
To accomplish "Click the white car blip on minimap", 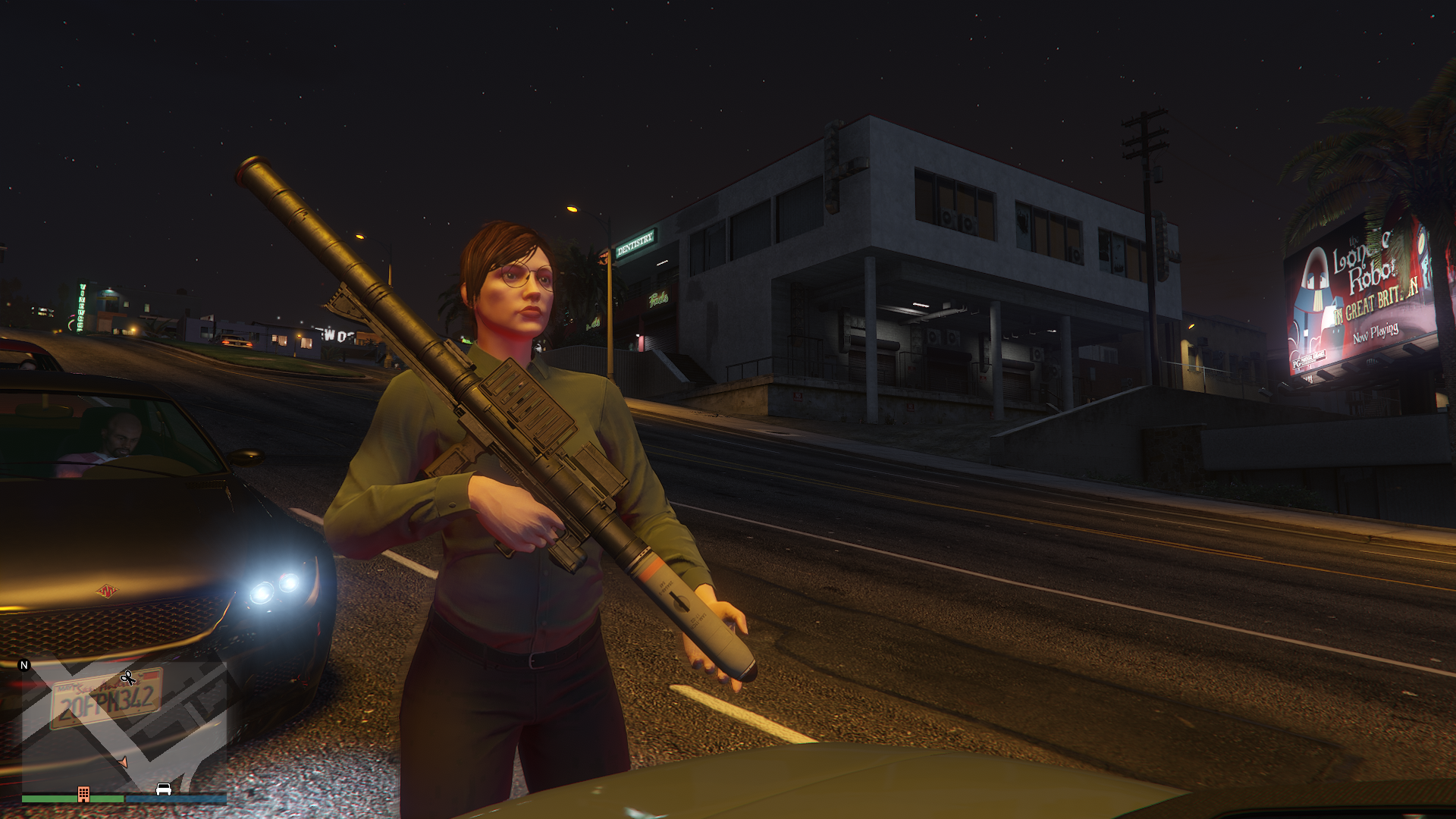I will tap(163, 789).
